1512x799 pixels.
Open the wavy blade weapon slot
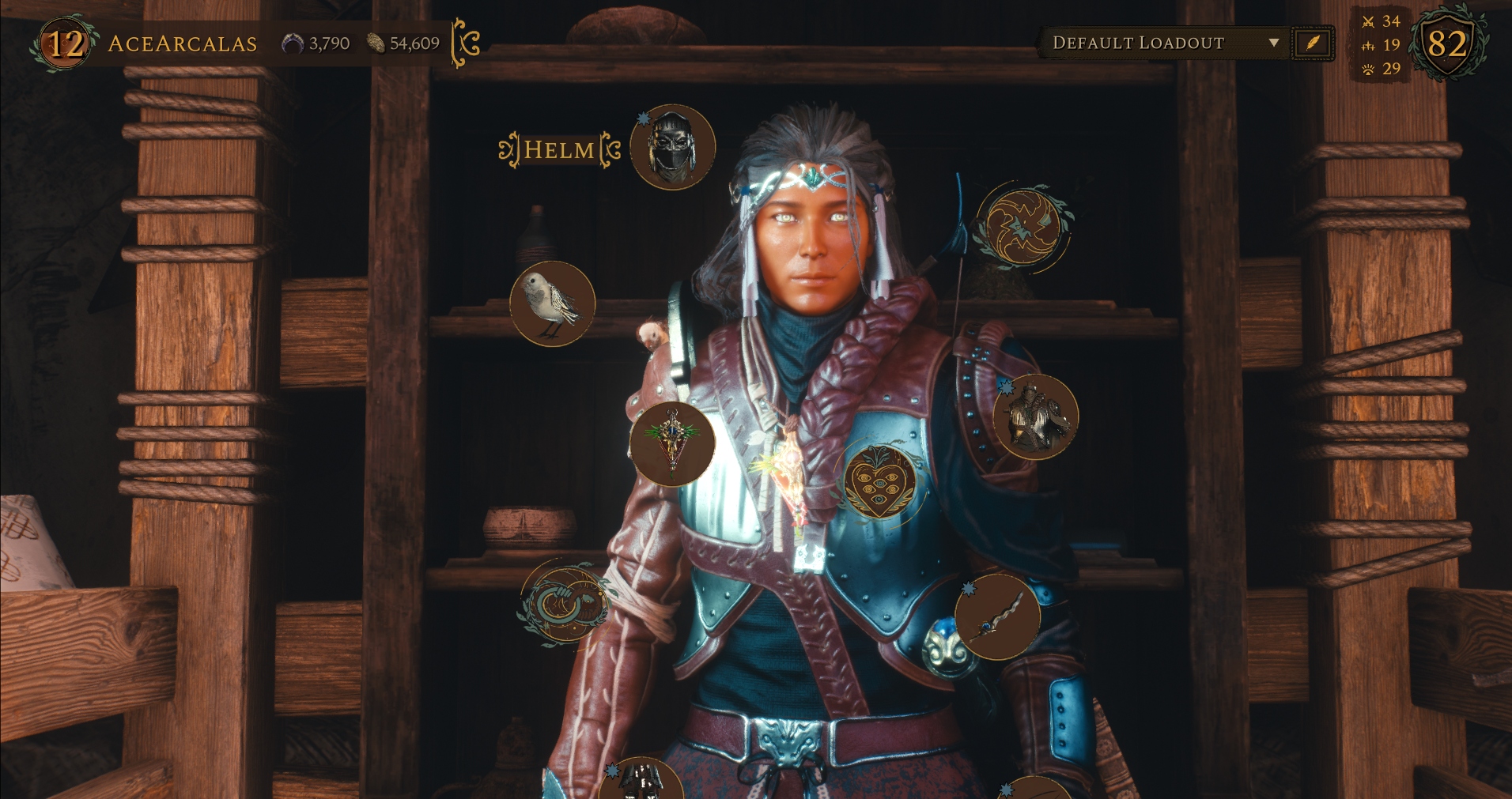coord(996,617)
